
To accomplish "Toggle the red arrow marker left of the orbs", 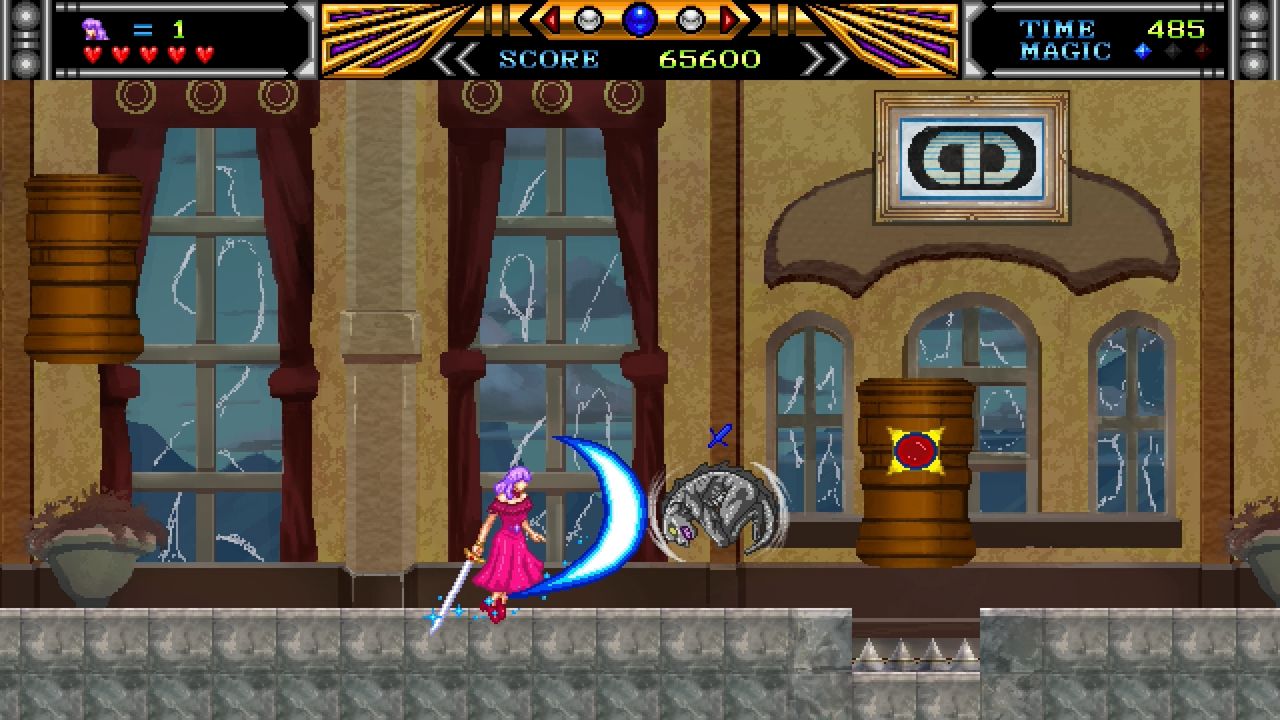I will tap(550, 17).
